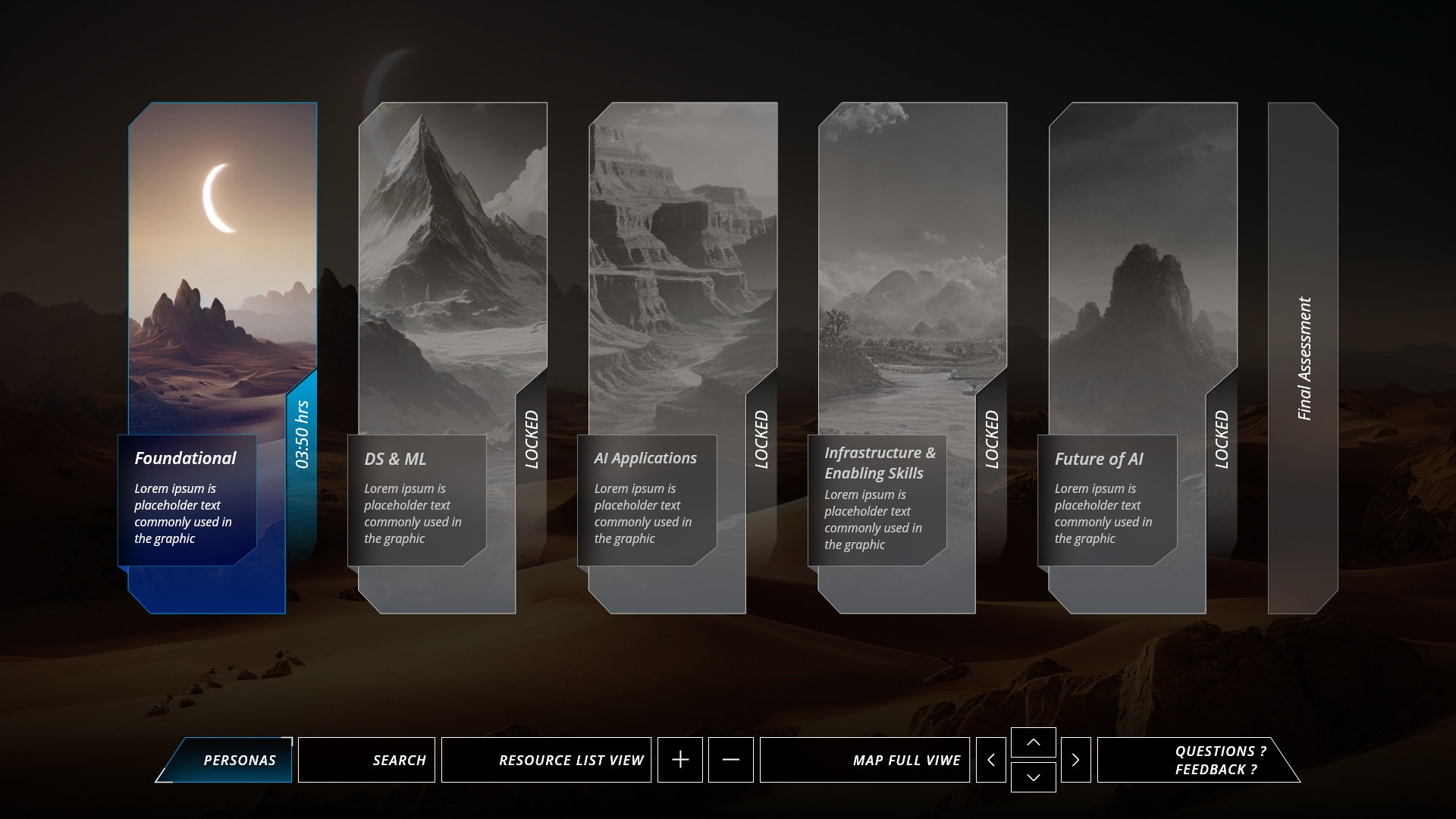Open the Final Assessment panel

1303,358
